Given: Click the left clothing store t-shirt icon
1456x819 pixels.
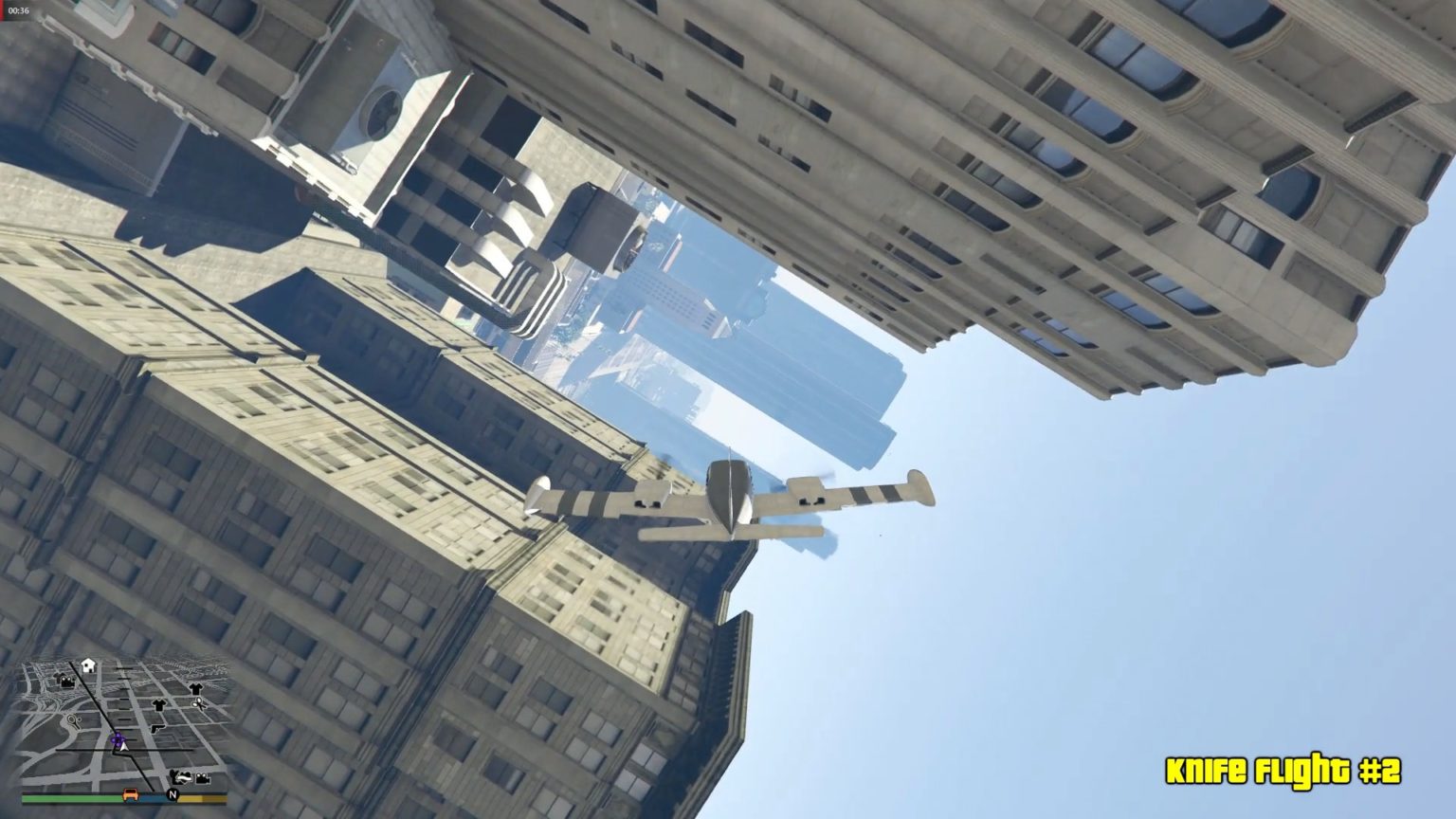Looking at the screenshot, I should (158, 706).
